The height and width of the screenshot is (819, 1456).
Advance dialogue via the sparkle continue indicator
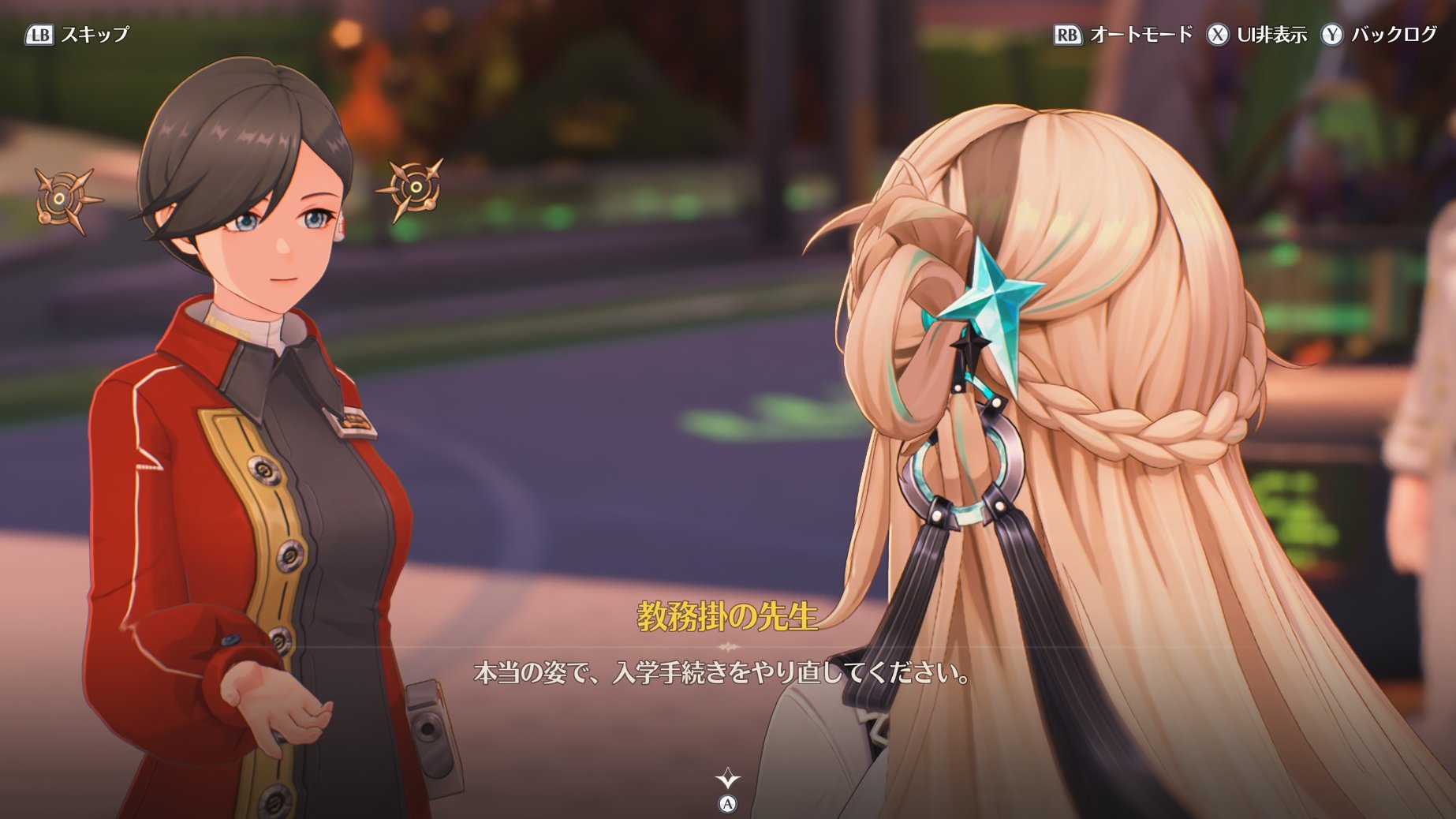coord(727,780)
